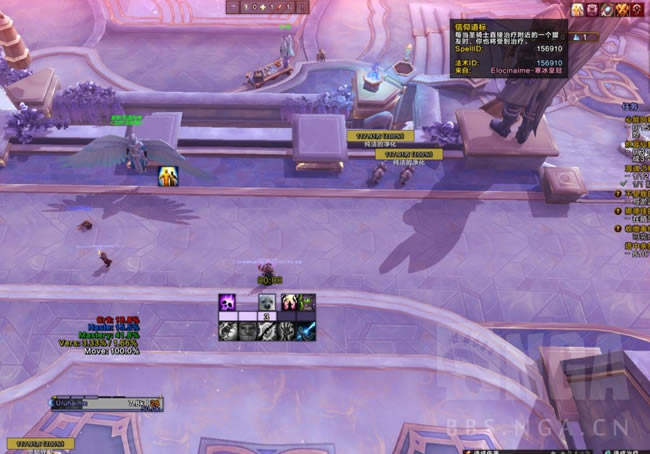Use the blue light beam ability
The image size is (650, 454).
click(306, 330)
